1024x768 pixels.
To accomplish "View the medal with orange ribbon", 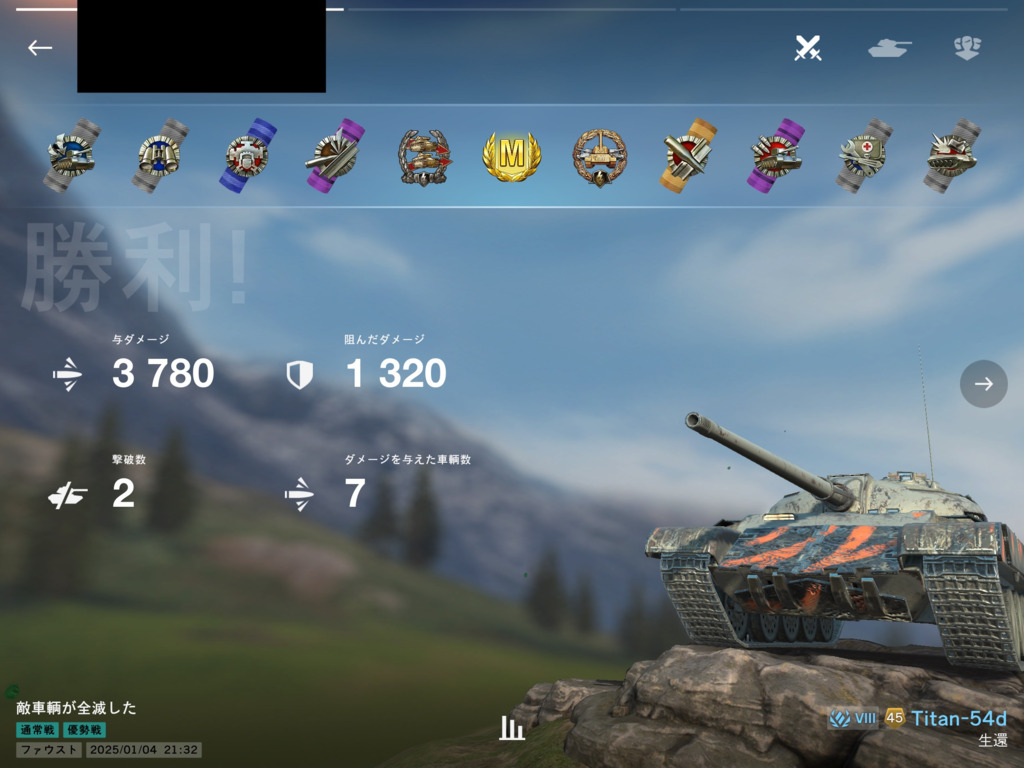I will coord(689,156).
